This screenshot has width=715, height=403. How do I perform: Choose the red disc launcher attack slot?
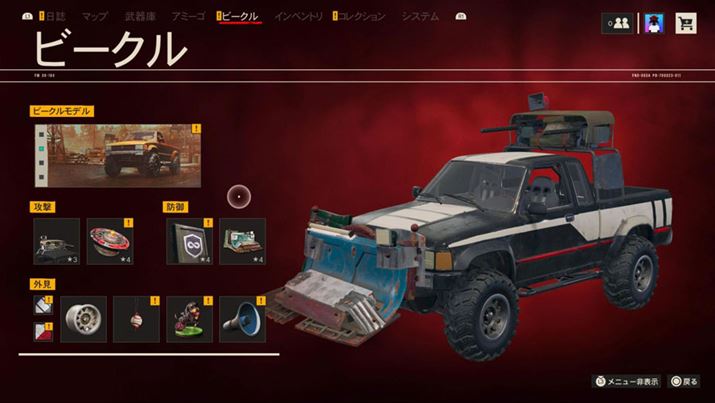110,241
